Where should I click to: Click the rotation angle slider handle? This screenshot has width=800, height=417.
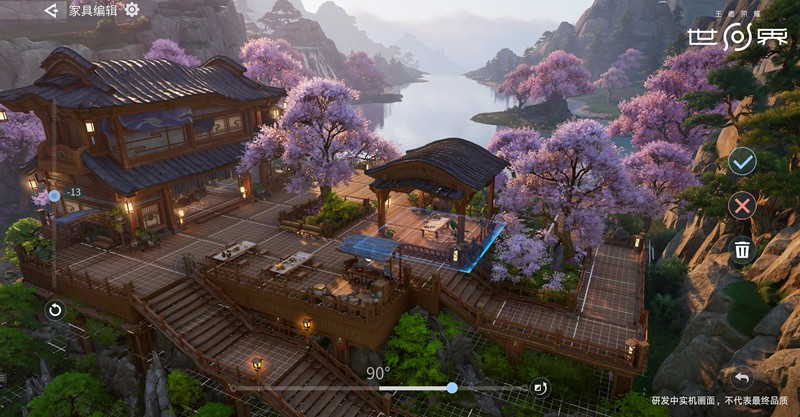452,387
